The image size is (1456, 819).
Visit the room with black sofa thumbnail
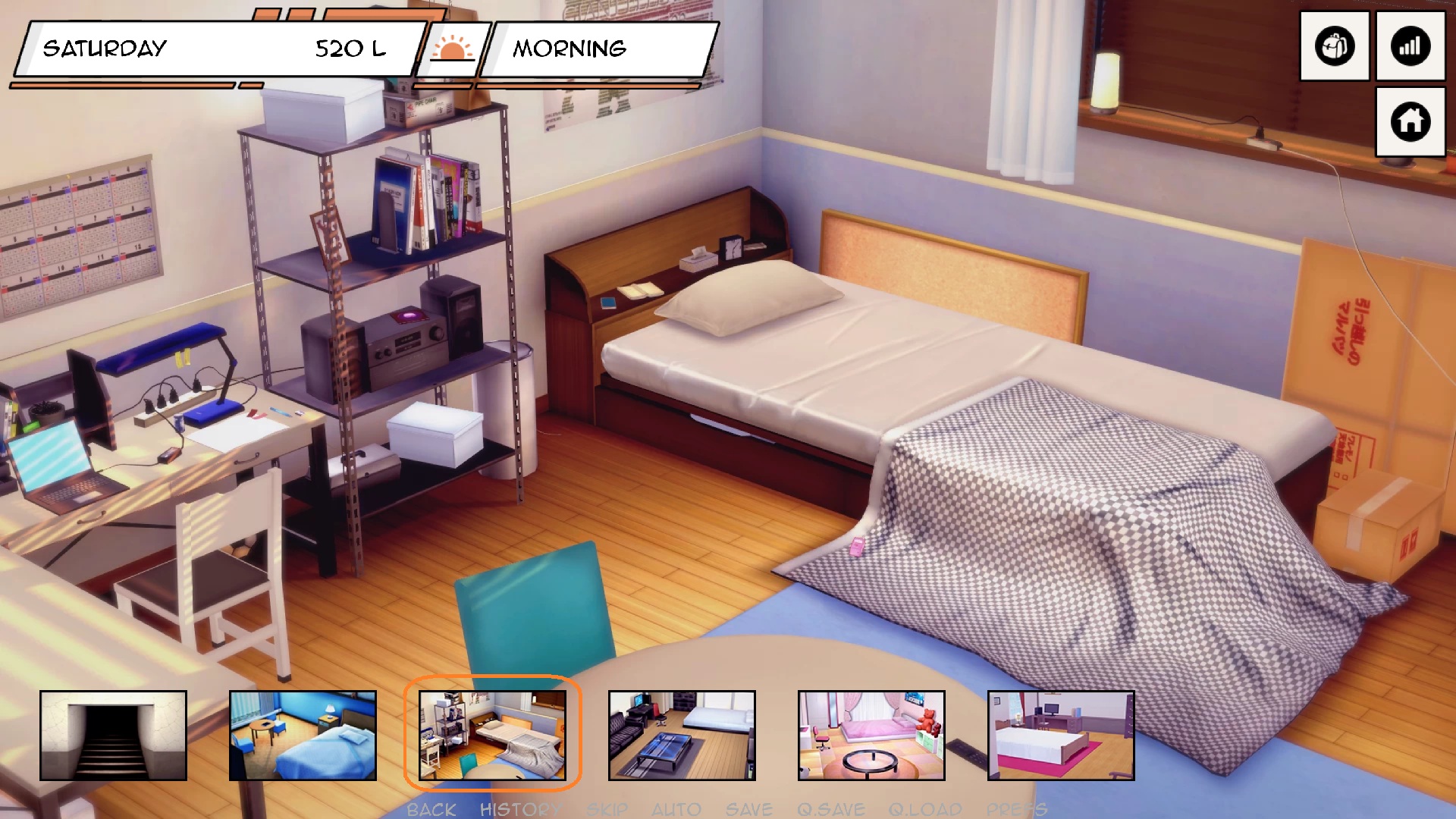click(x=682, y=735)
